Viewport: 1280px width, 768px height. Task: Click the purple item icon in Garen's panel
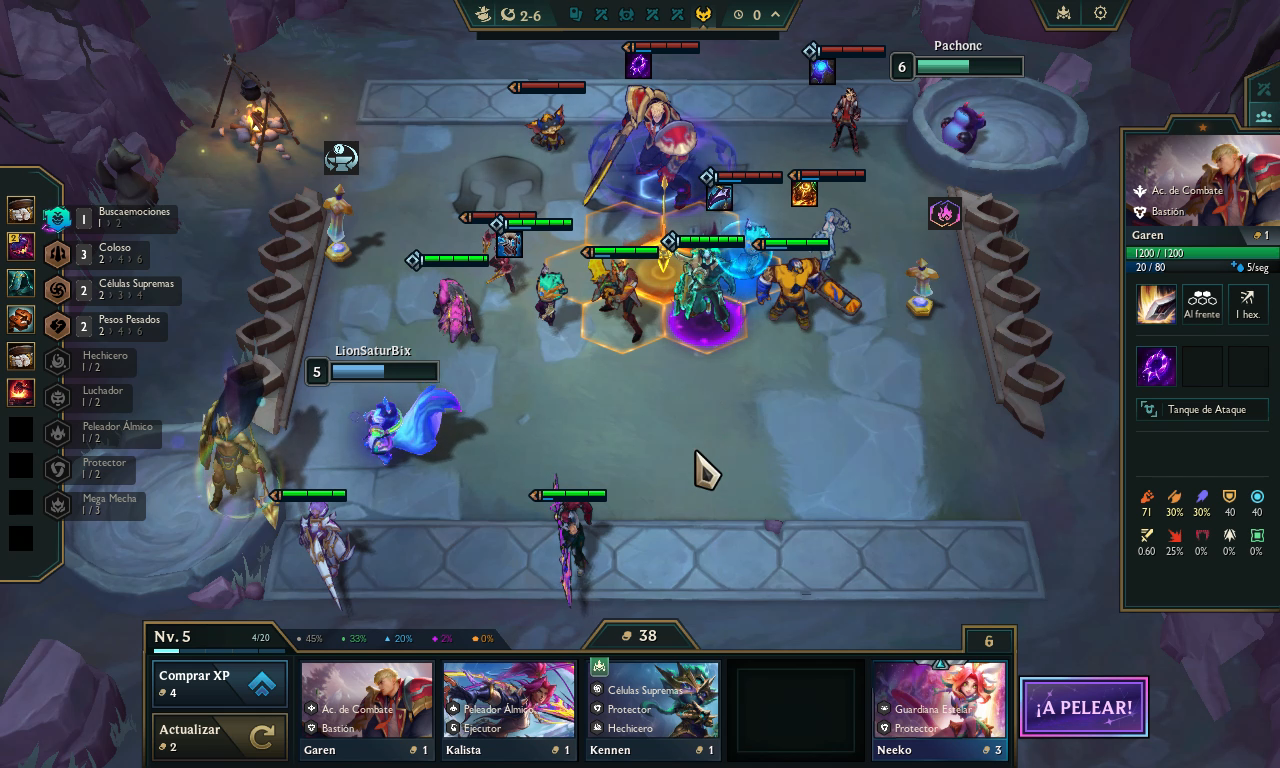[1156, 365]
